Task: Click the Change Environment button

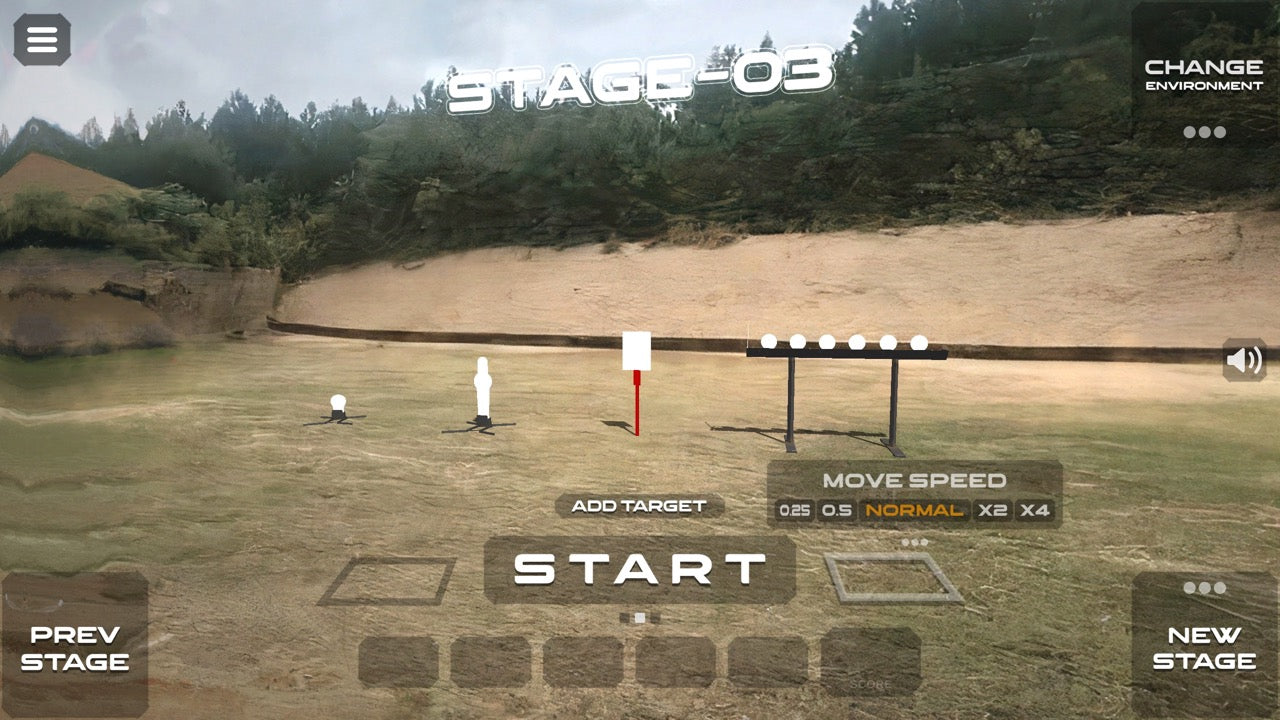Action: click(1204, 75)
